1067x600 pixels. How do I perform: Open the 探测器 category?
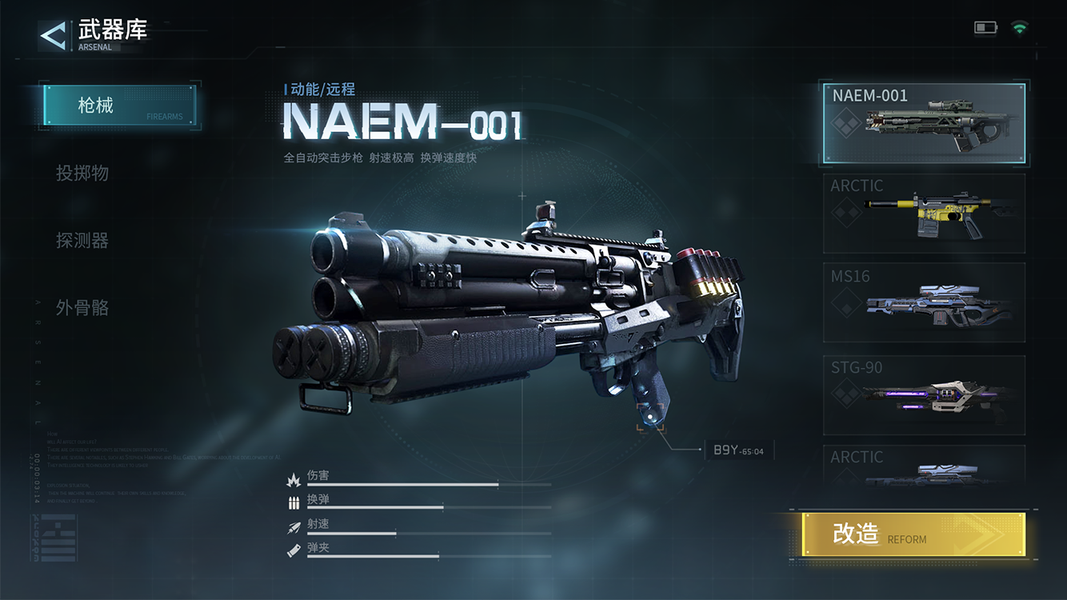point(83,241)
